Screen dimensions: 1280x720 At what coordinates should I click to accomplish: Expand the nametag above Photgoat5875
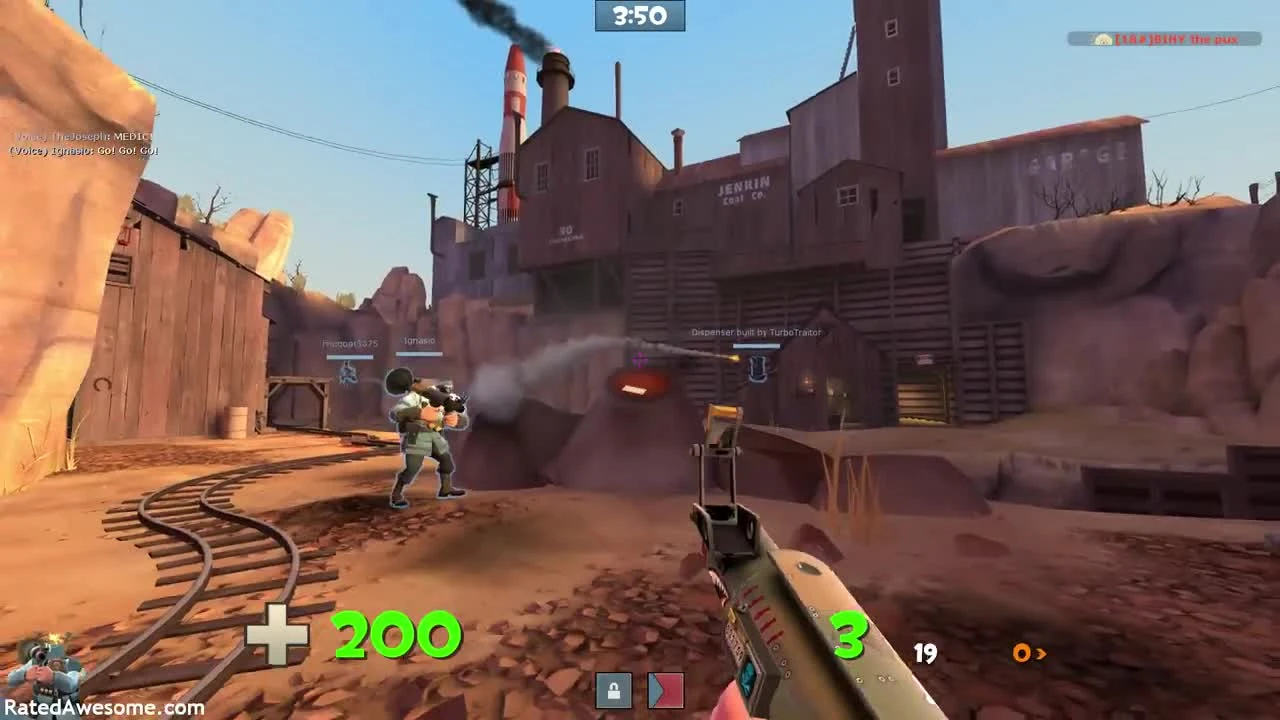click(349, 342)
